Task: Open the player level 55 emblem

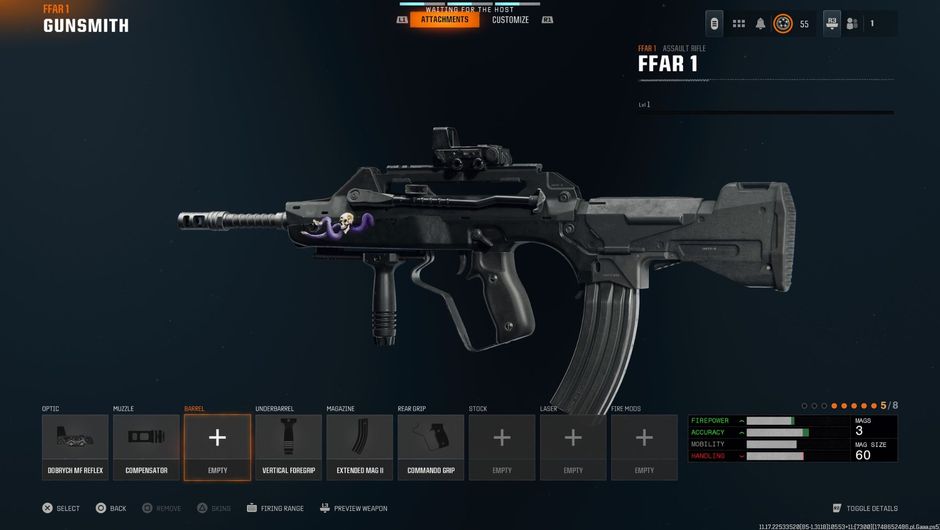Action: pos(783,24)
